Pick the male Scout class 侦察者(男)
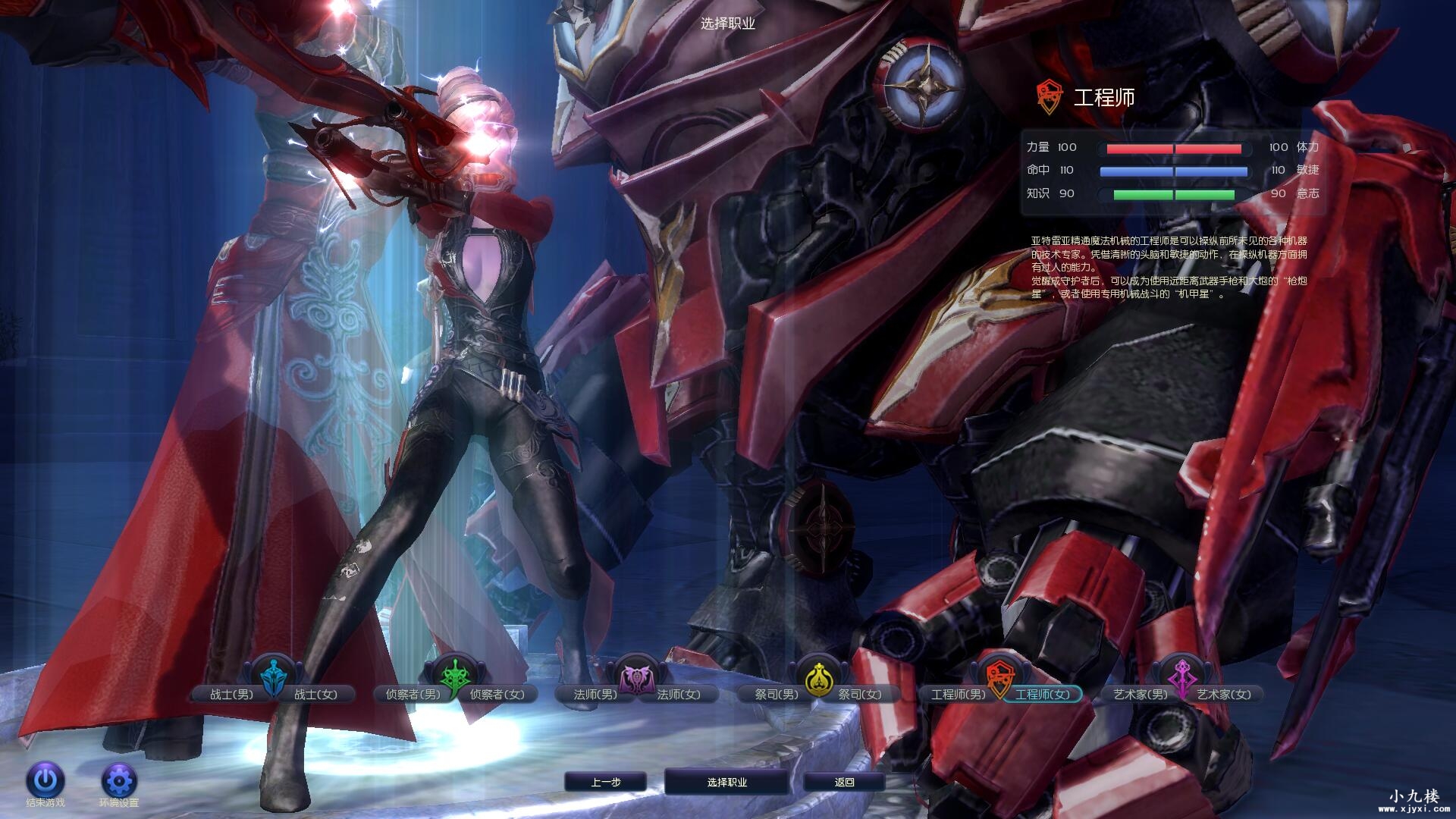Screen dimensions: 1456x819 coord(413,694)
